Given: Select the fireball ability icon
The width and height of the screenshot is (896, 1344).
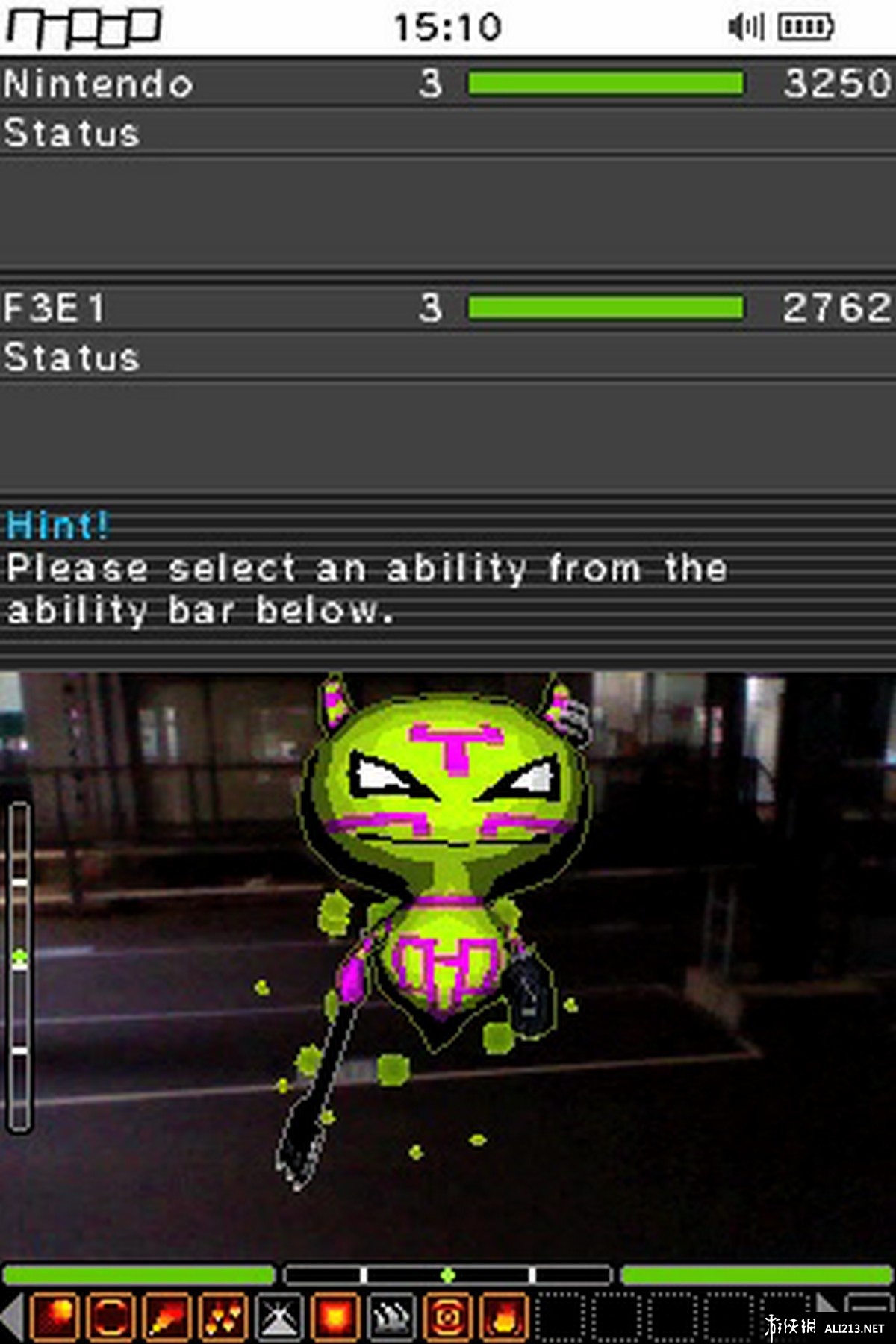Looking at the screenshot, I should point(55,1316).
